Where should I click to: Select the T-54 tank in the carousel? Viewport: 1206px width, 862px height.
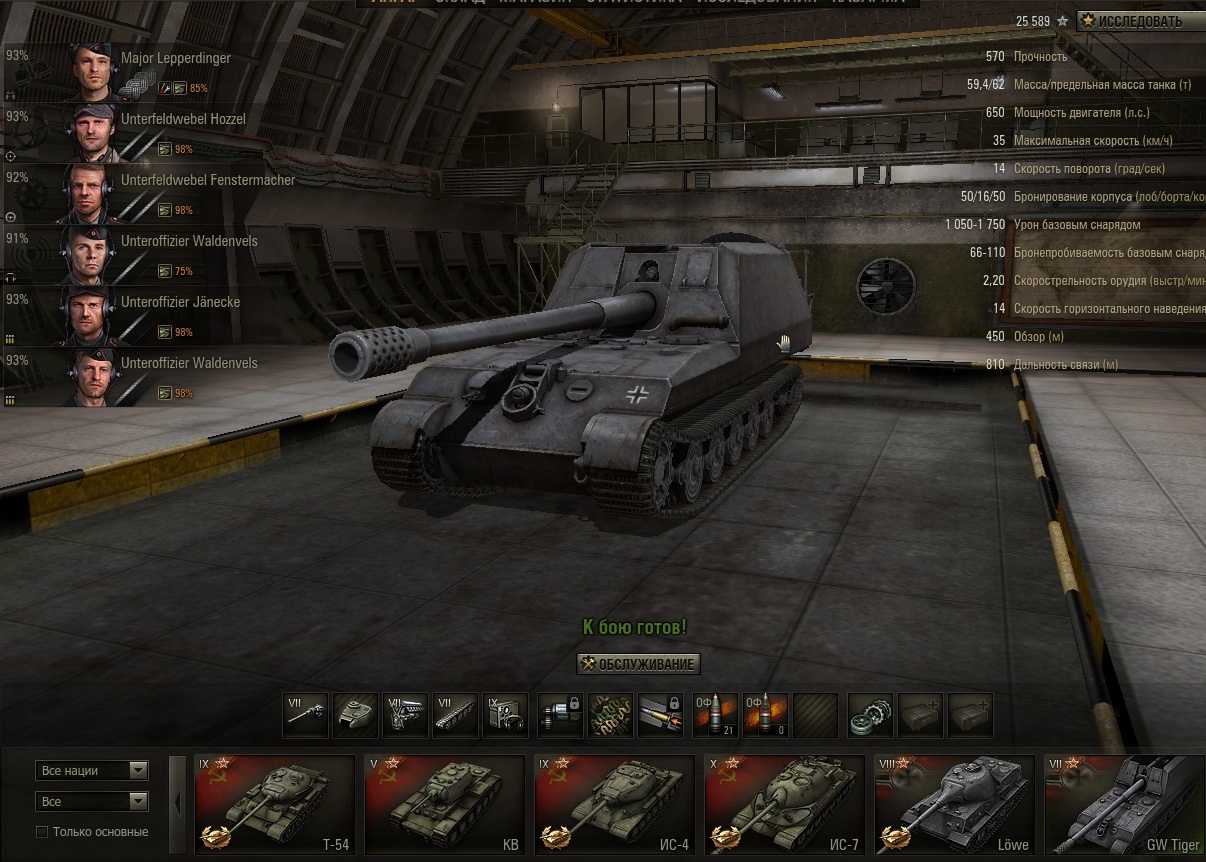(x=275, y=805)
